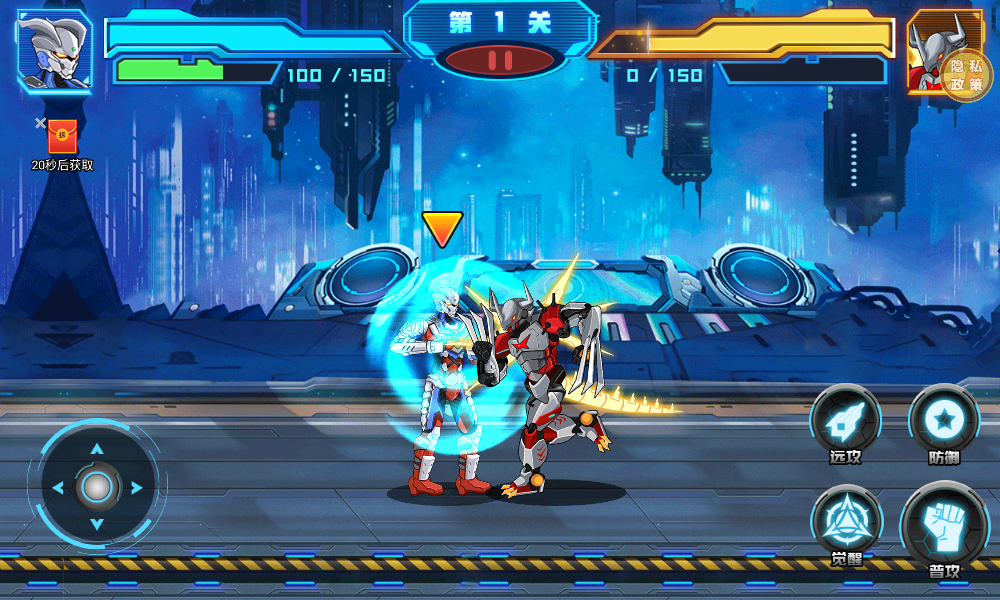Viewport: 1000px width, 600px height.
Task: Pause the game with the red pause button
Action: coord(500,60)
